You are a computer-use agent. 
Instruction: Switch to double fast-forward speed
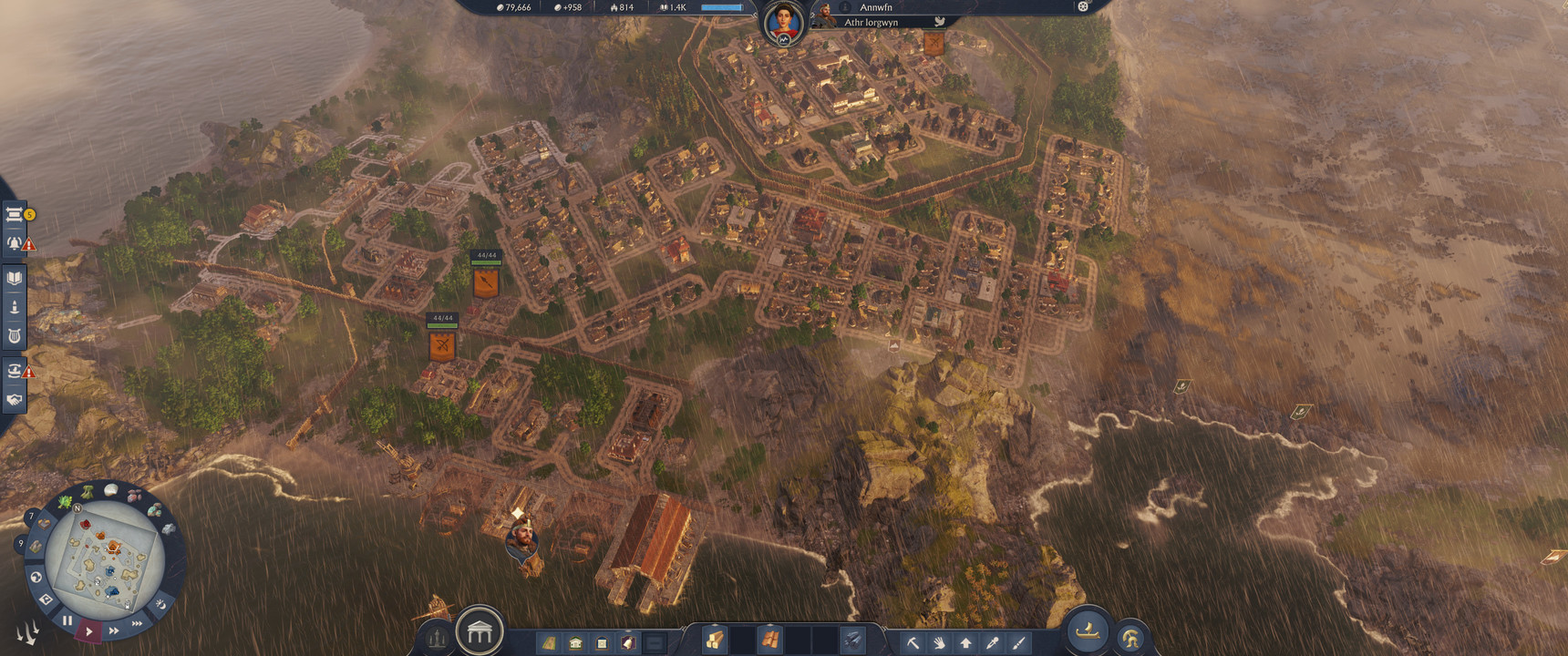tap(114, 630)
